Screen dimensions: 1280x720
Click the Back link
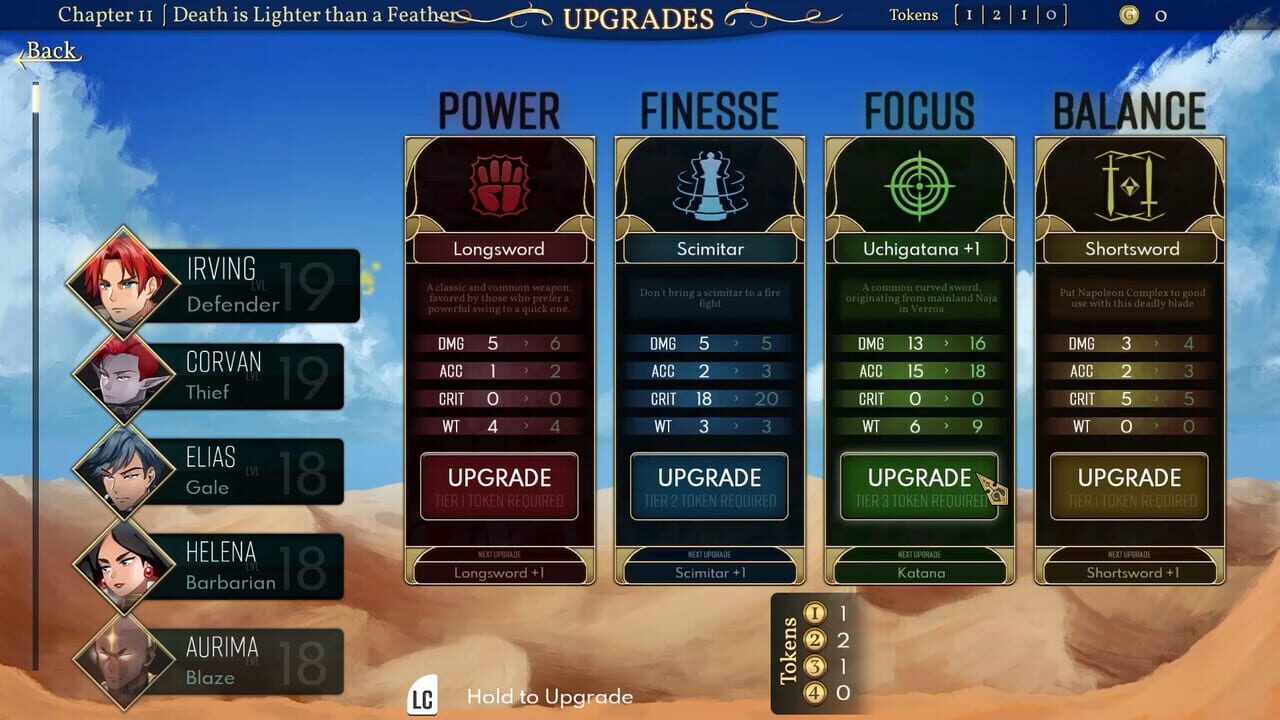coord(49,50)
